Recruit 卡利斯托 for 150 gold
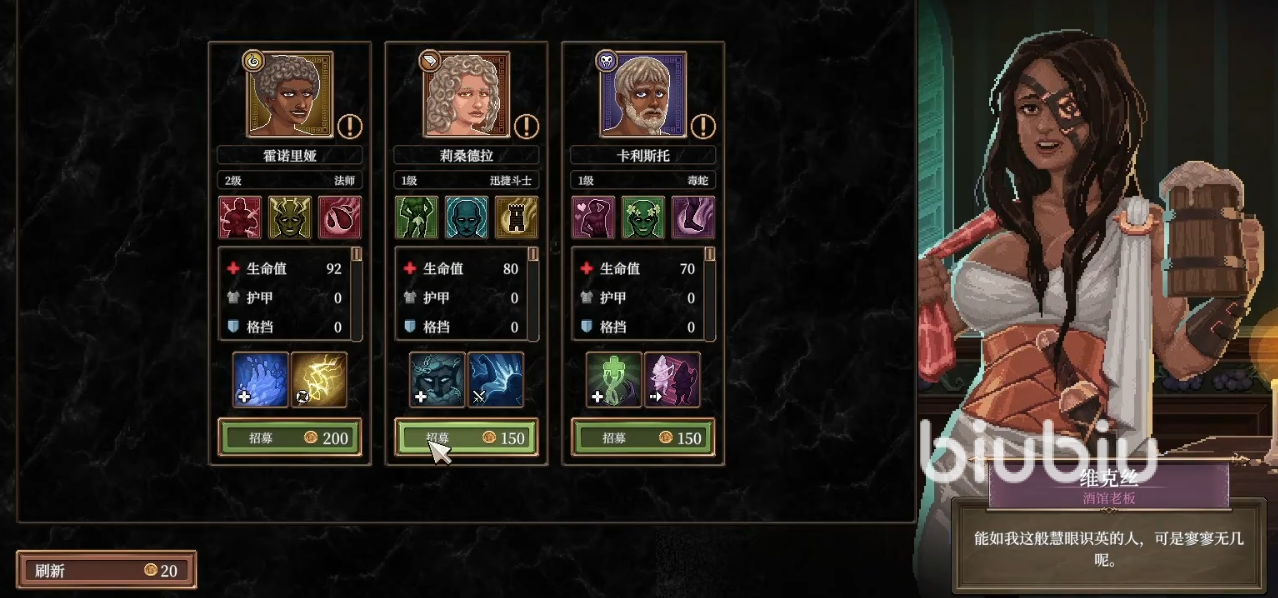This screenshot has height=598, width=1278. pyautogui.click(x=643, y=438)
